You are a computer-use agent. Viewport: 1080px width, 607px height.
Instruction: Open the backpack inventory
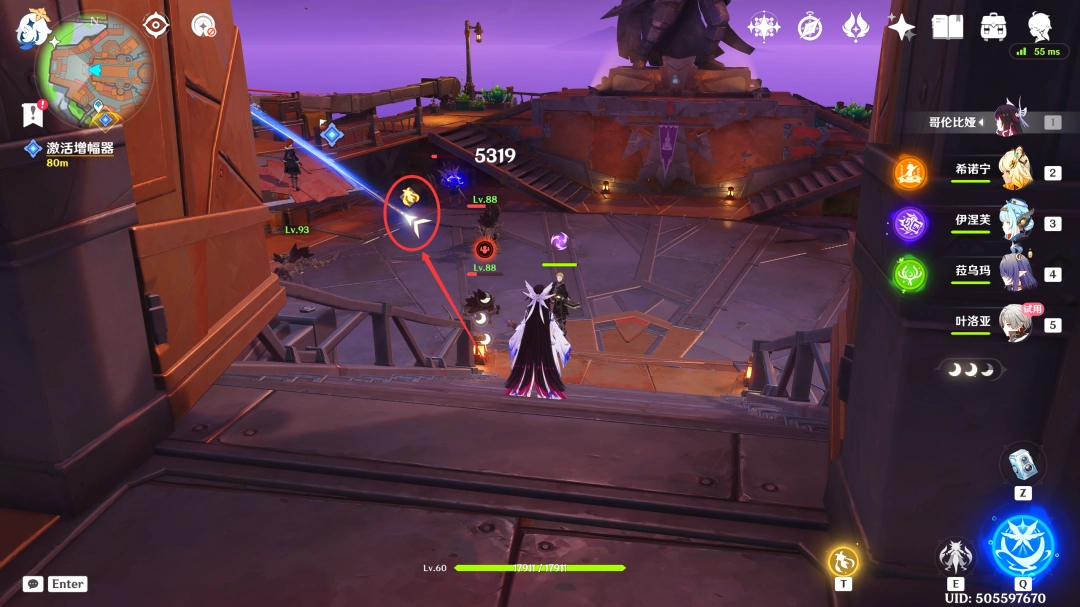pos(993,27)
